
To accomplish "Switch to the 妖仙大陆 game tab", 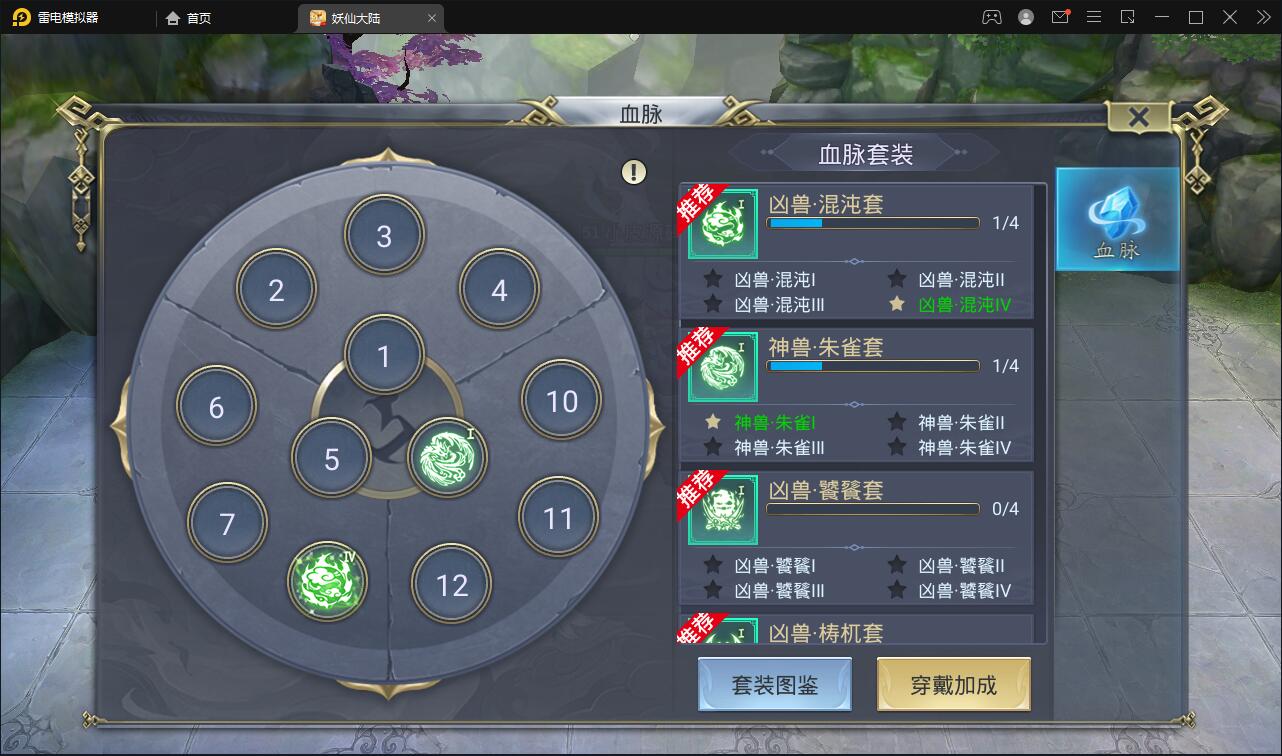I will [x=355, y=17].
